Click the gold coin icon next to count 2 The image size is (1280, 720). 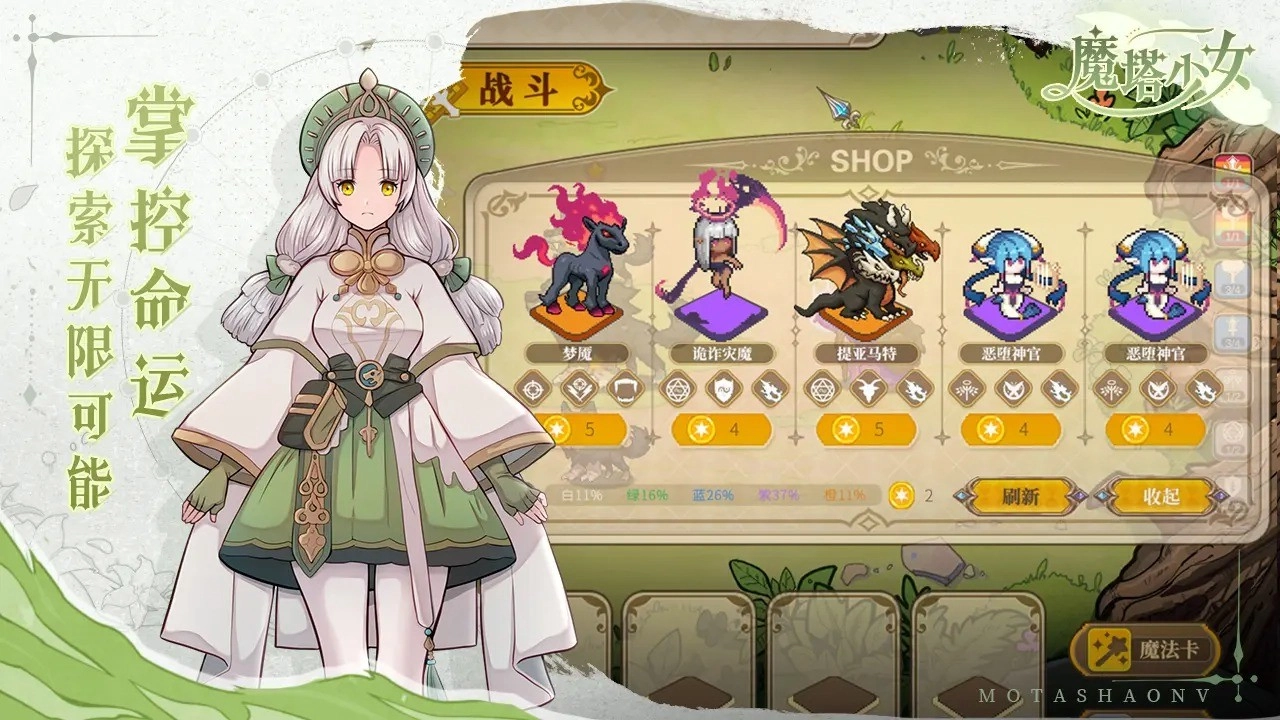(901, 495)
